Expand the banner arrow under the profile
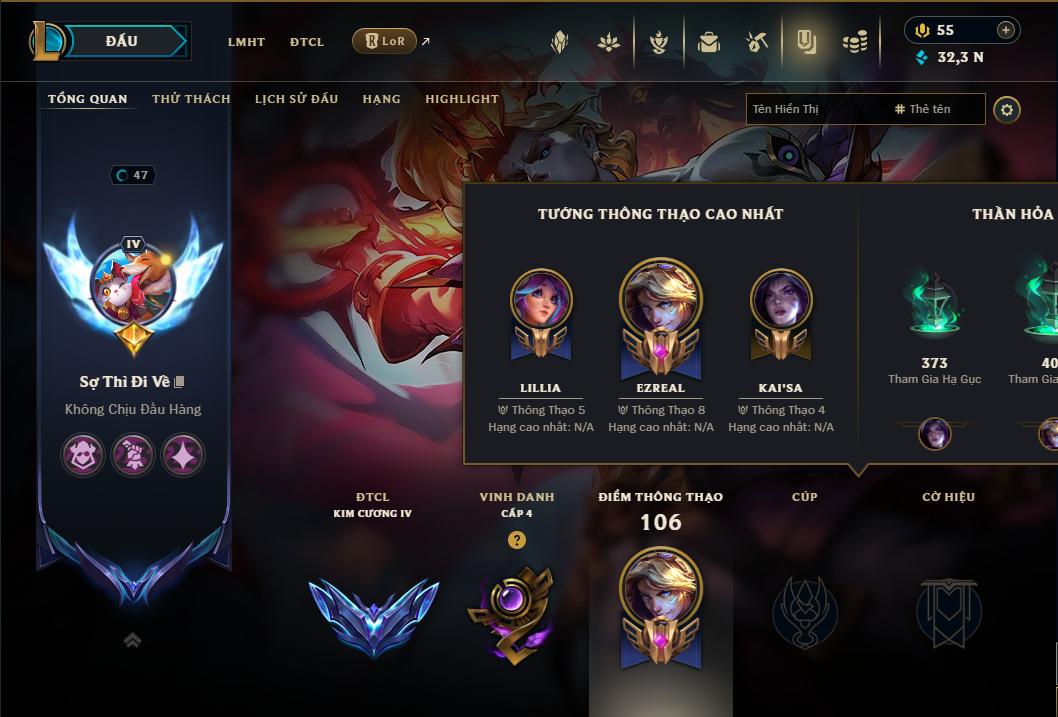This screenshot has width=1058, height=717. pos(132,641)
